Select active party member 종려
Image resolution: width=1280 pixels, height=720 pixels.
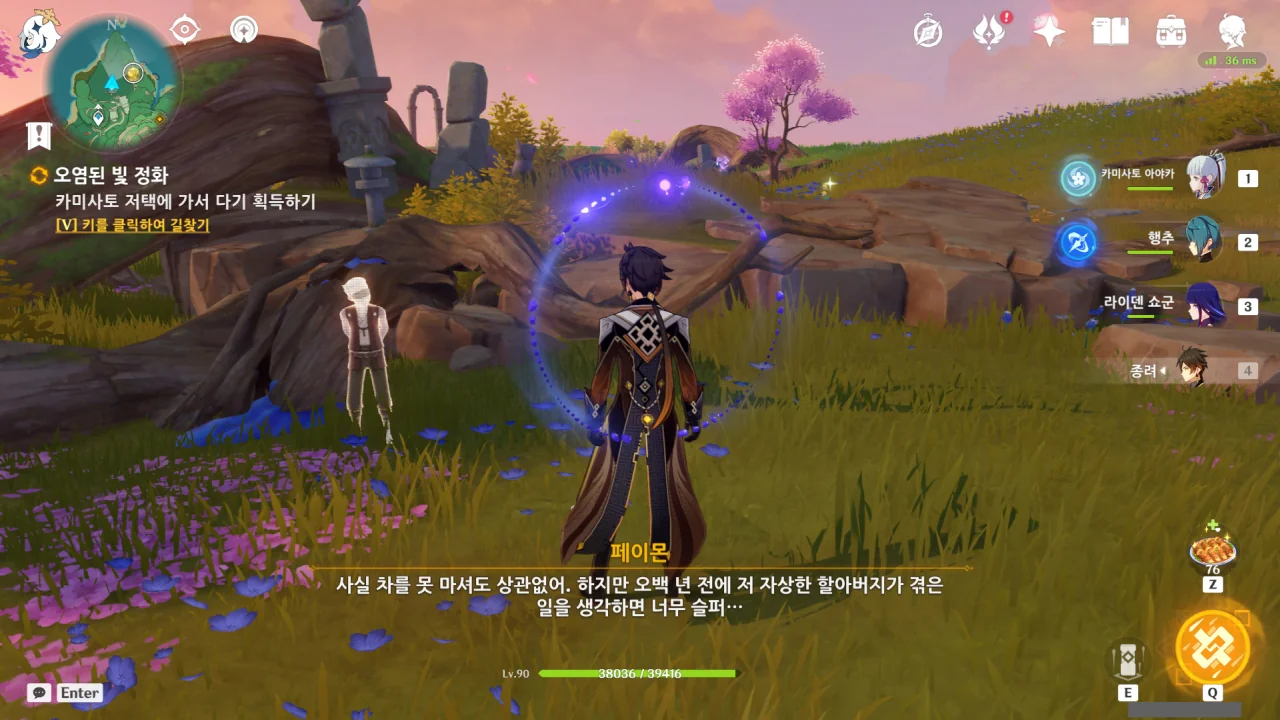click(x=1193, y=369)
